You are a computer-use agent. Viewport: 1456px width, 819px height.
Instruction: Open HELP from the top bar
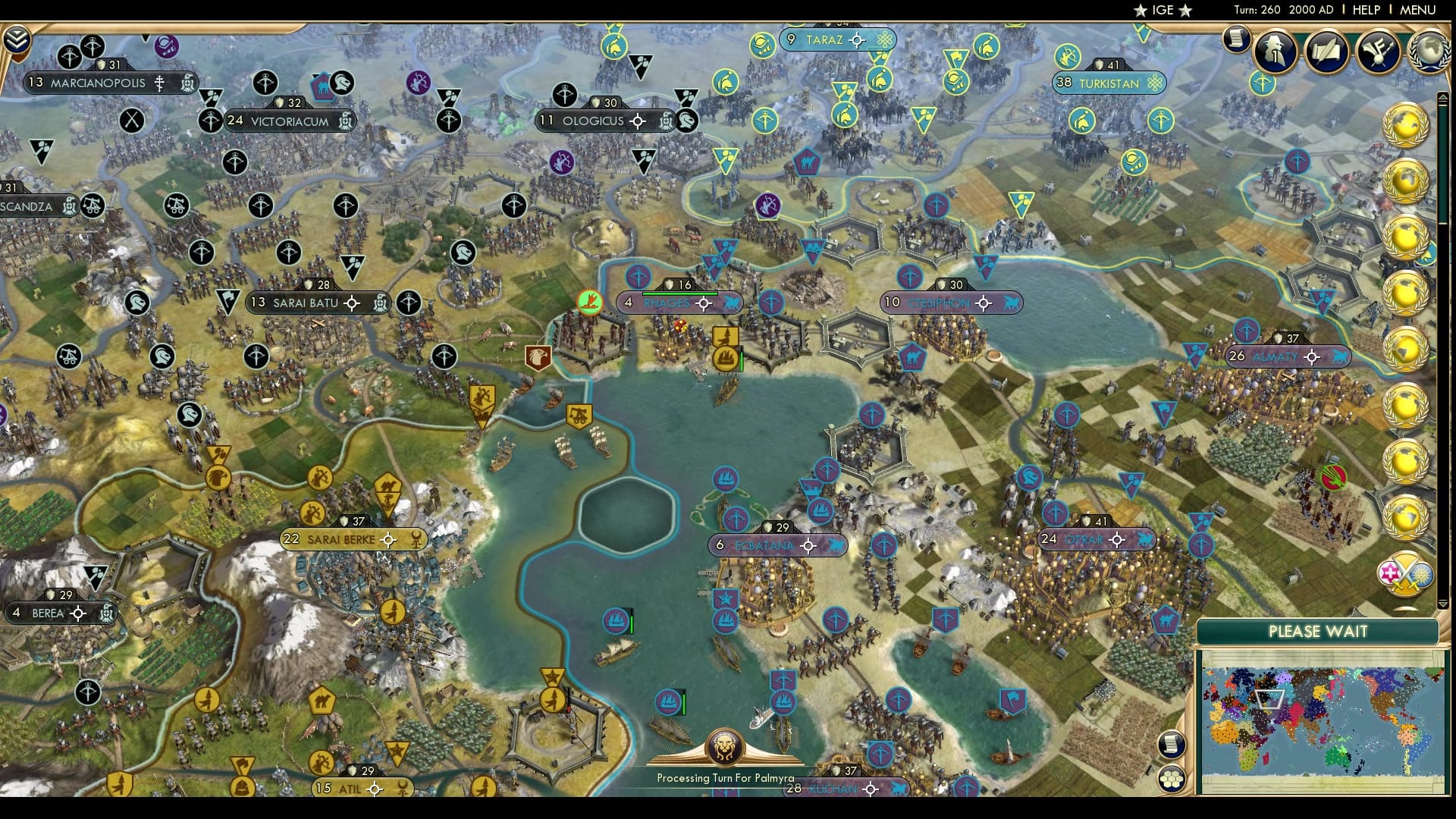[x=1365, y=11]
